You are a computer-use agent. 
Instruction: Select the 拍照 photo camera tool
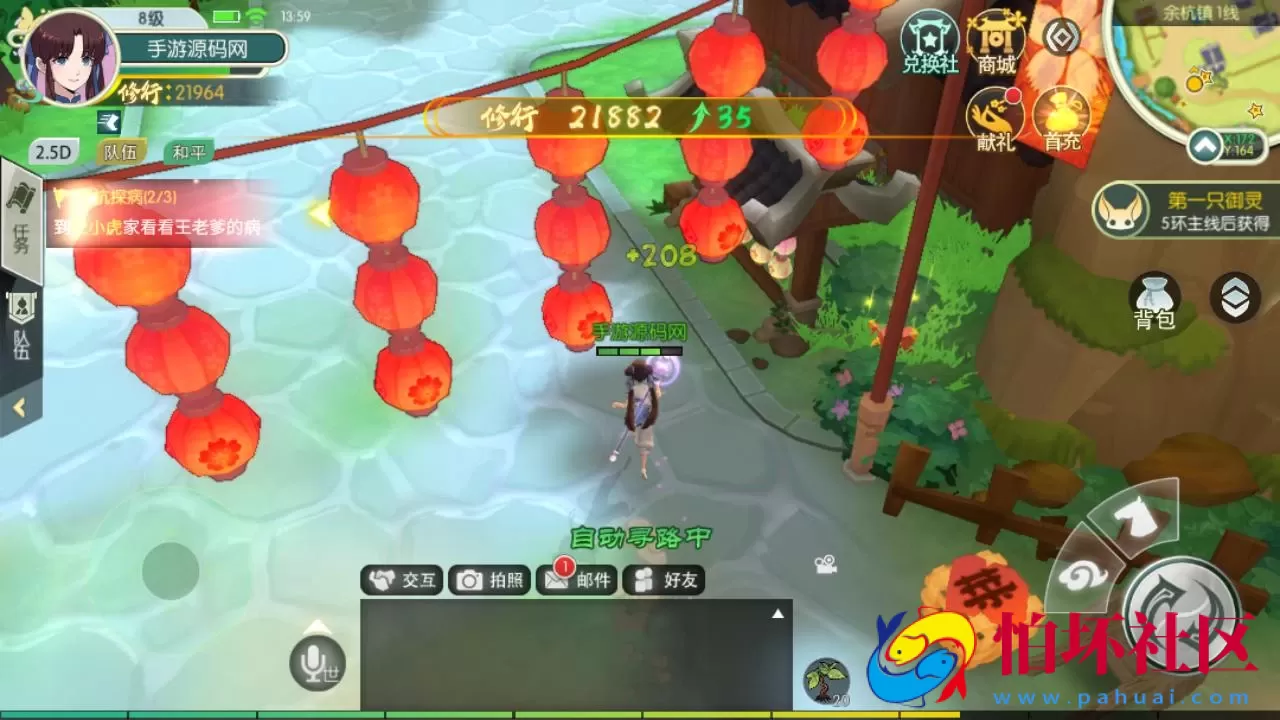(490, 580)
